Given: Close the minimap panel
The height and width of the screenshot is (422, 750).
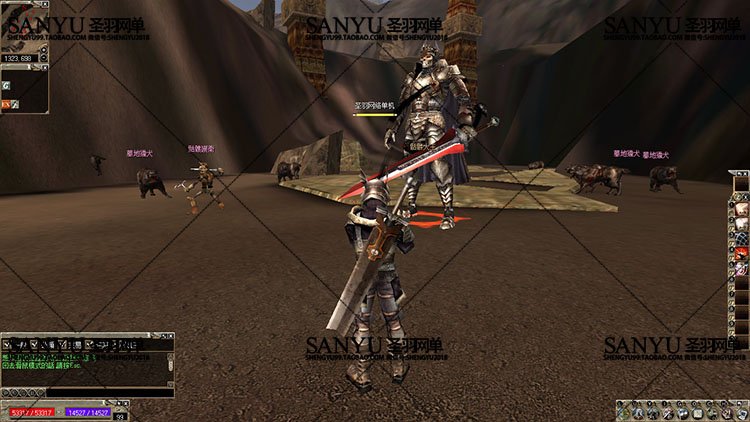Looking at the screenshot, I should 45,4.
